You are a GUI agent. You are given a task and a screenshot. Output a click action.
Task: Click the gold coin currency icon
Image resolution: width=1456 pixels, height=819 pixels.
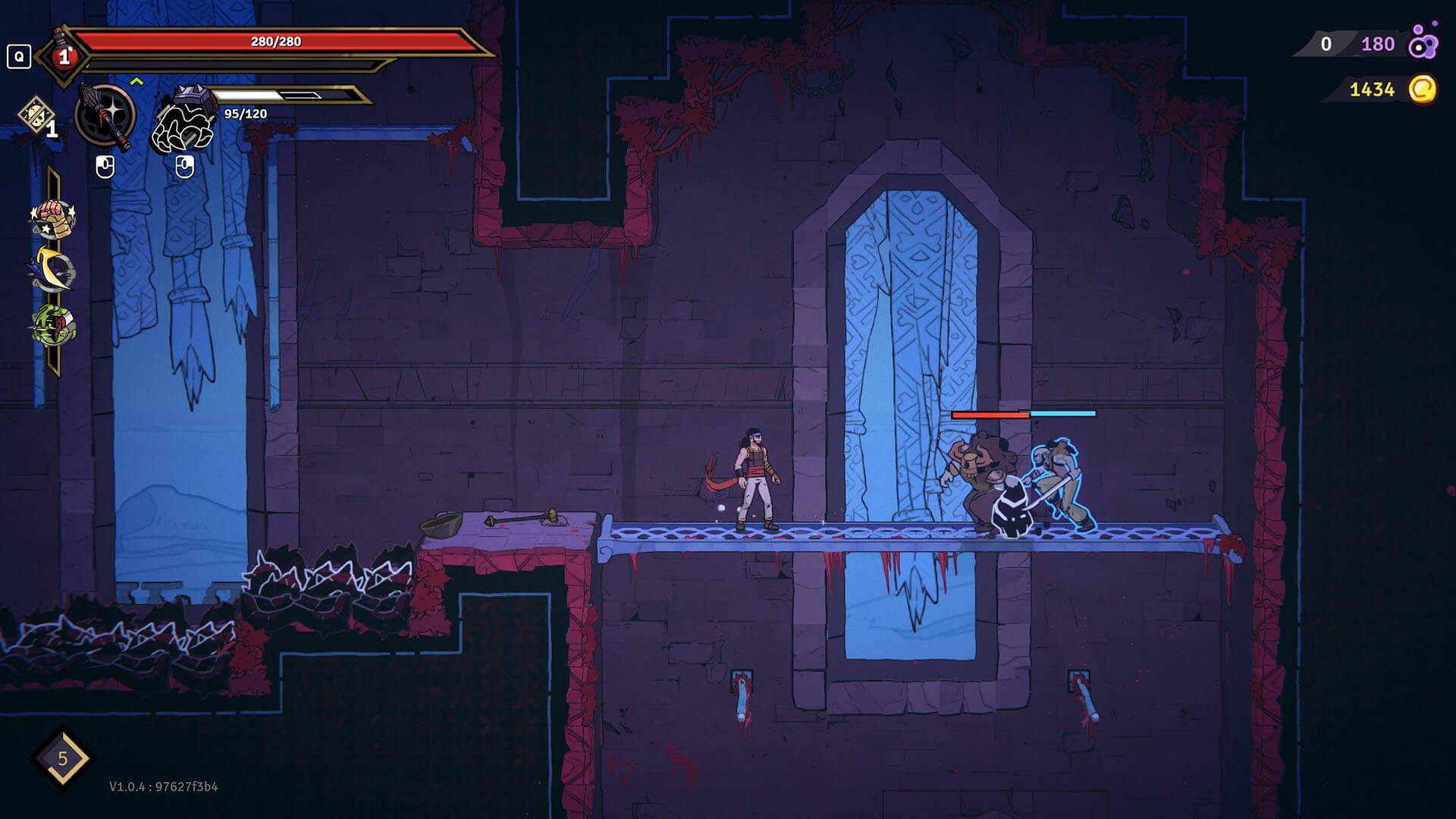(1422, 89)
